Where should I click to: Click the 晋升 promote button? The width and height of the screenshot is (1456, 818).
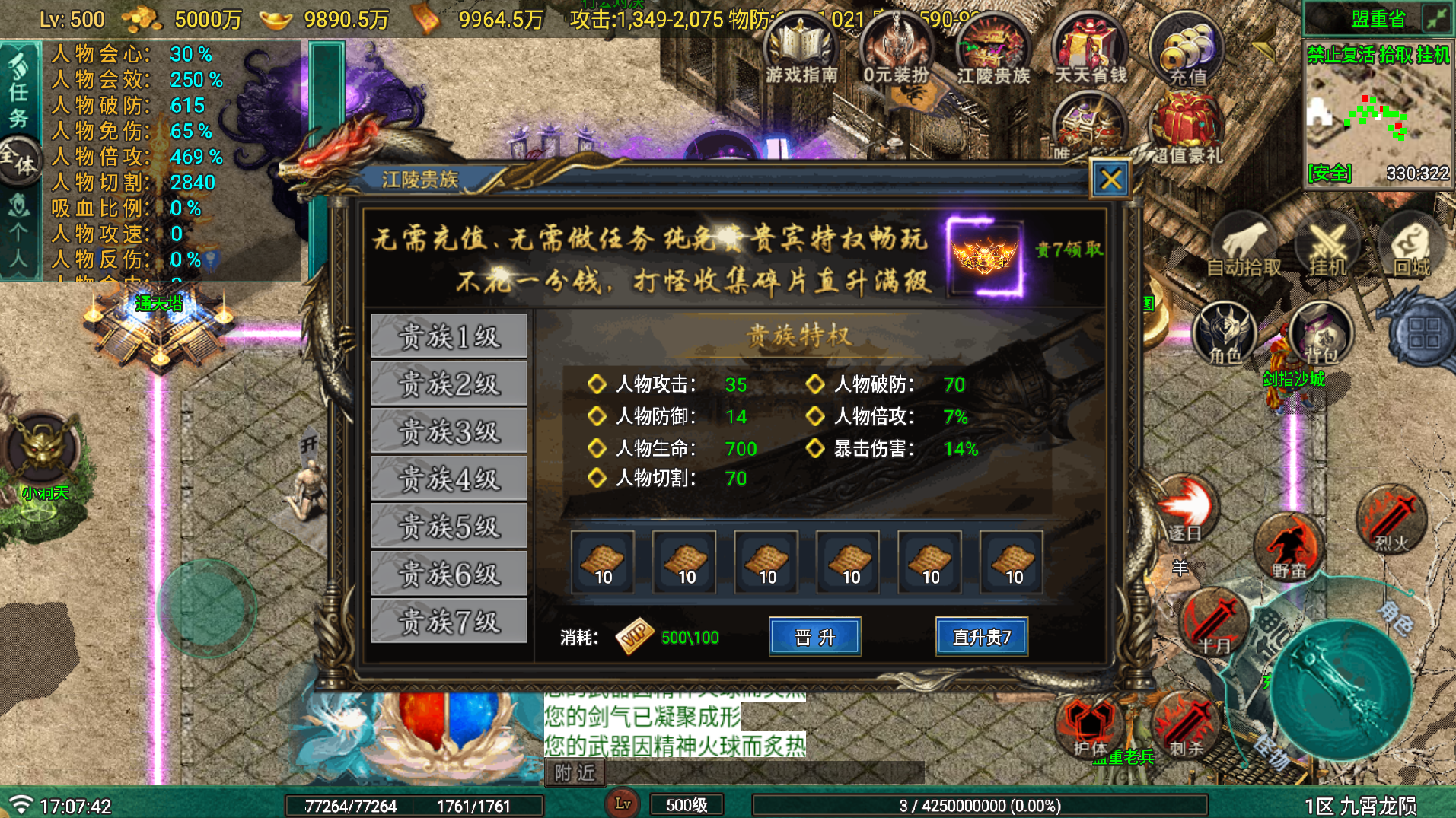coord(814,638)
